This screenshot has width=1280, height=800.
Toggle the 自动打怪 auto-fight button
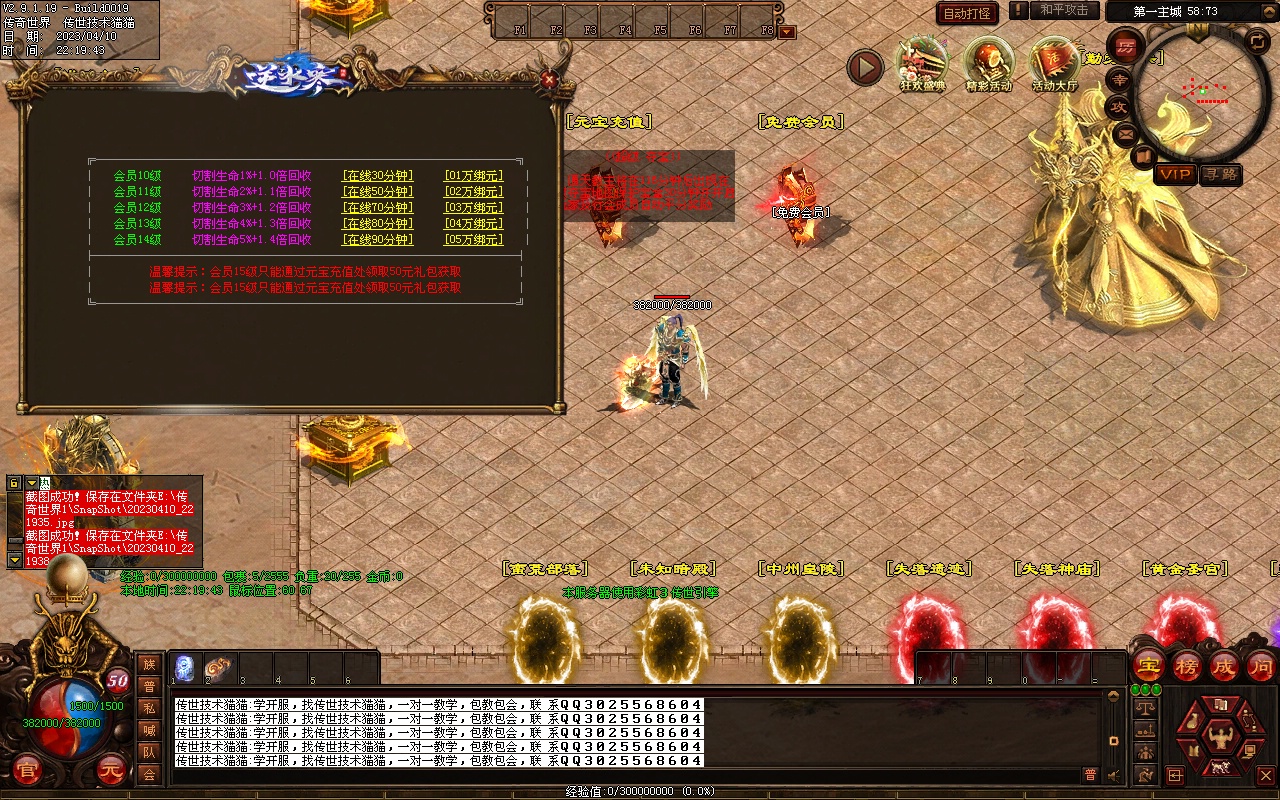pyautogui.click(x=966, y=13)
